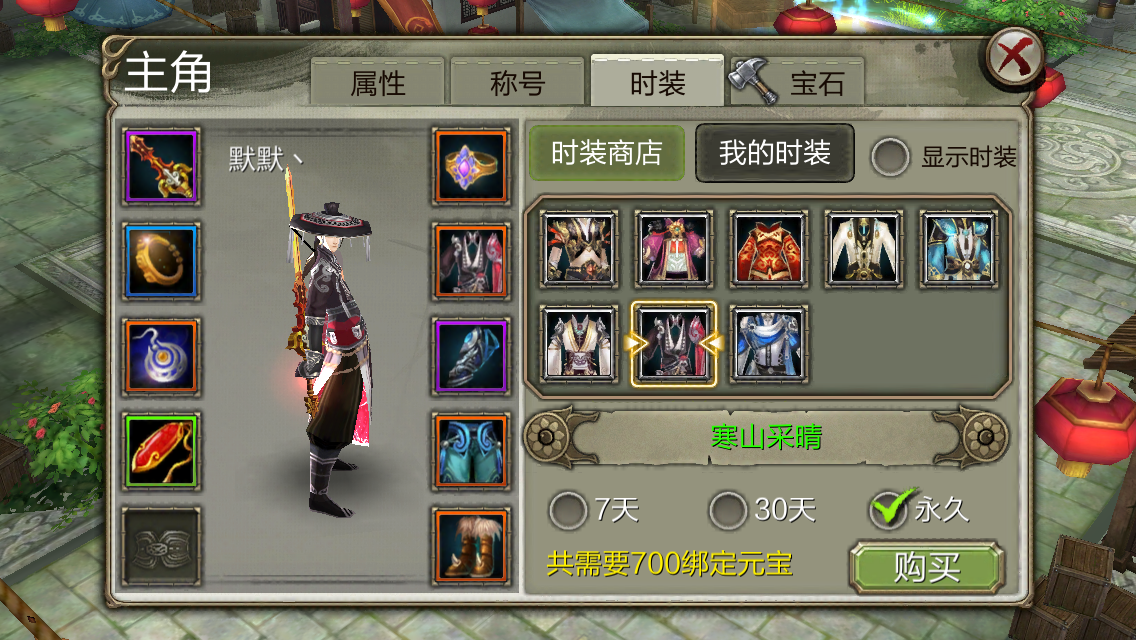Click the green 购买 buy button

(x=925, y=568)
